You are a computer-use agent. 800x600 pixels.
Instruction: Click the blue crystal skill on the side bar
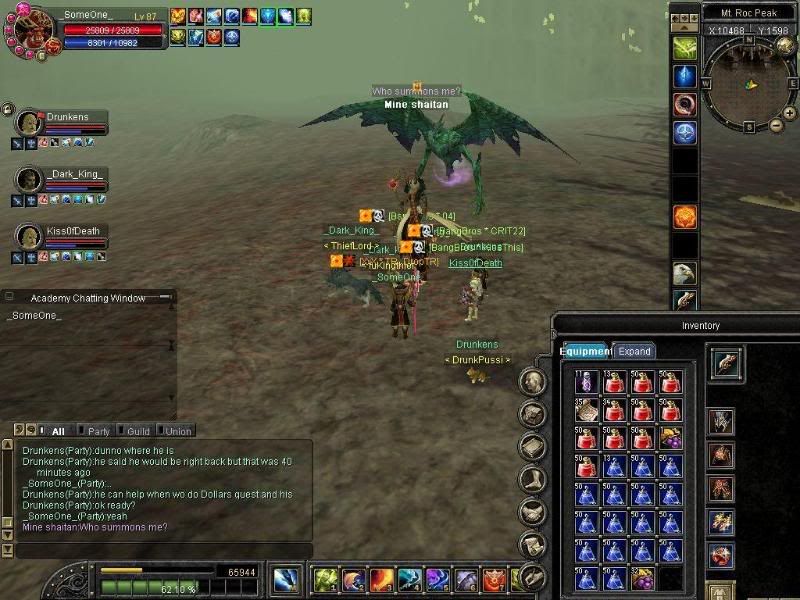click(x=684, y=77)
